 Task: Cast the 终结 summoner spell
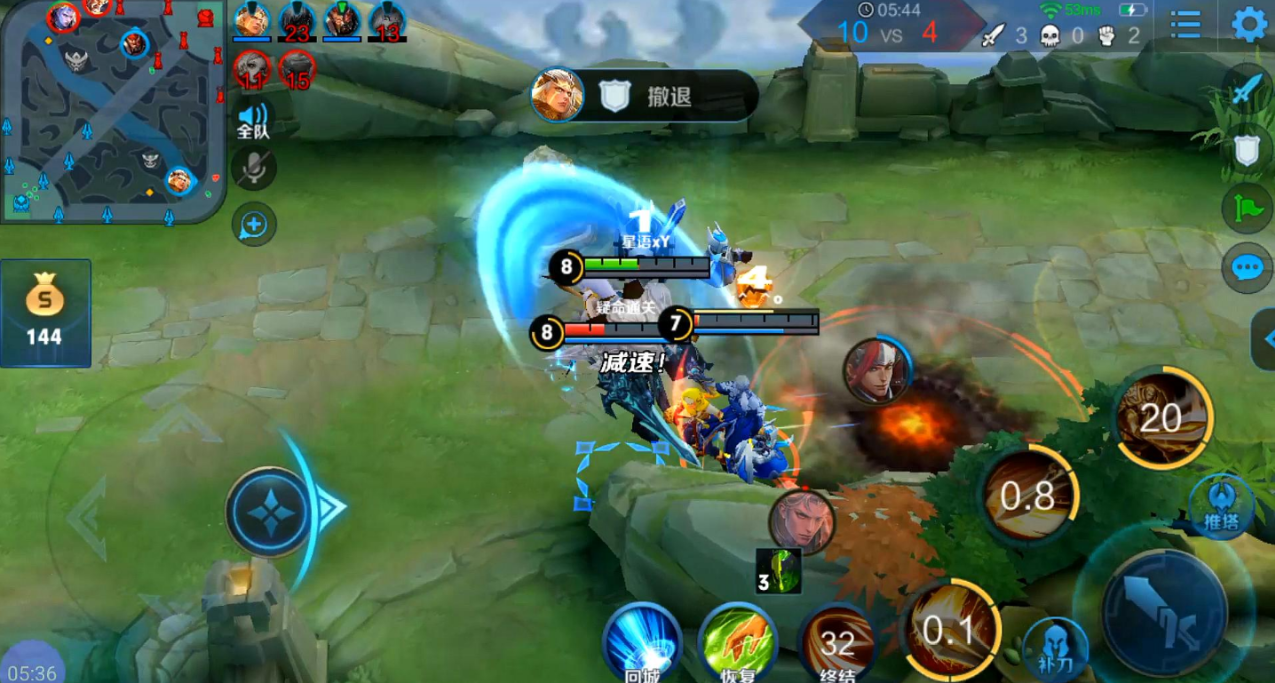836,640
